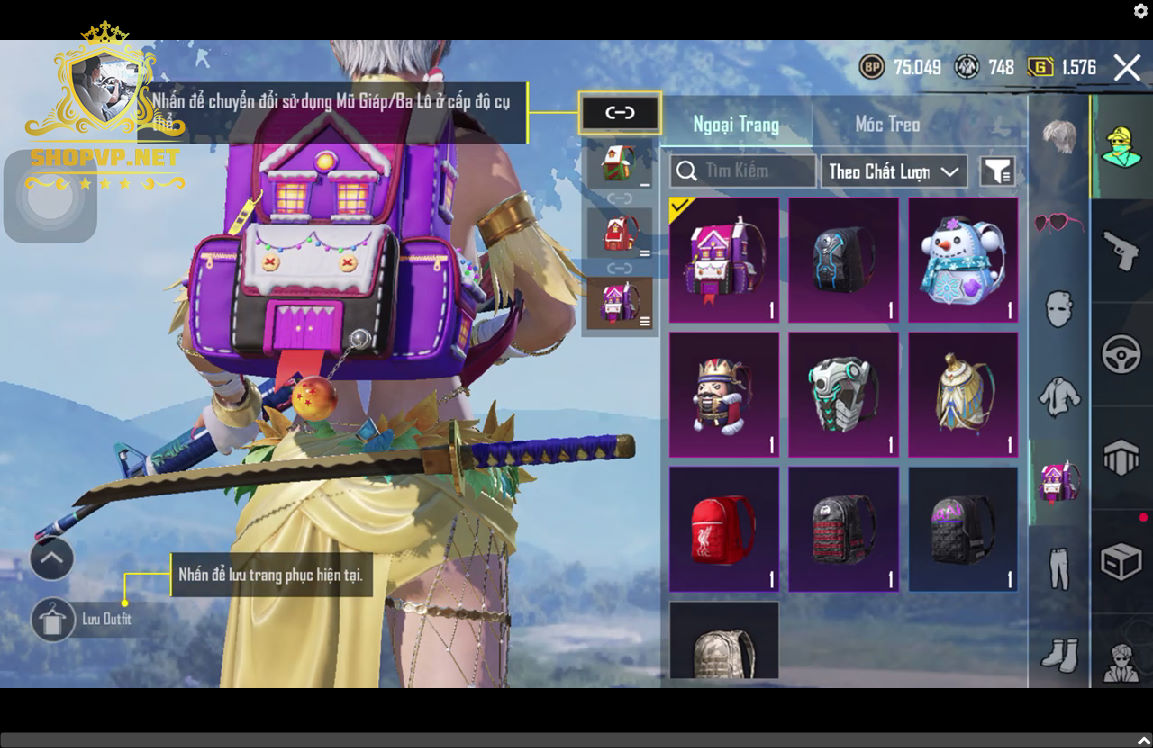Select the white armored backpack skin
The width and height of the screenshot is (1153, 748).
pos(842,394)
